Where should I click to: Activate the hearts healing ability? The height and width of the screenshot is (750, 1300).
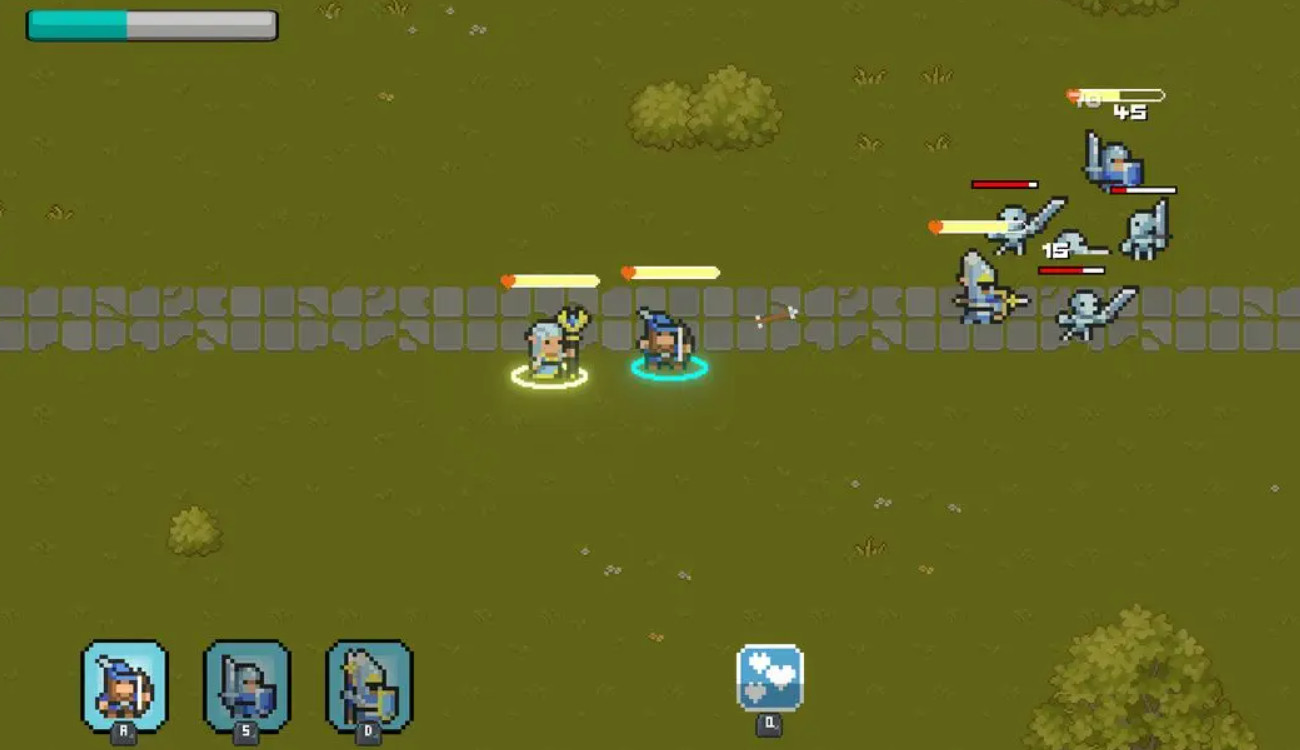coord(769,677)
